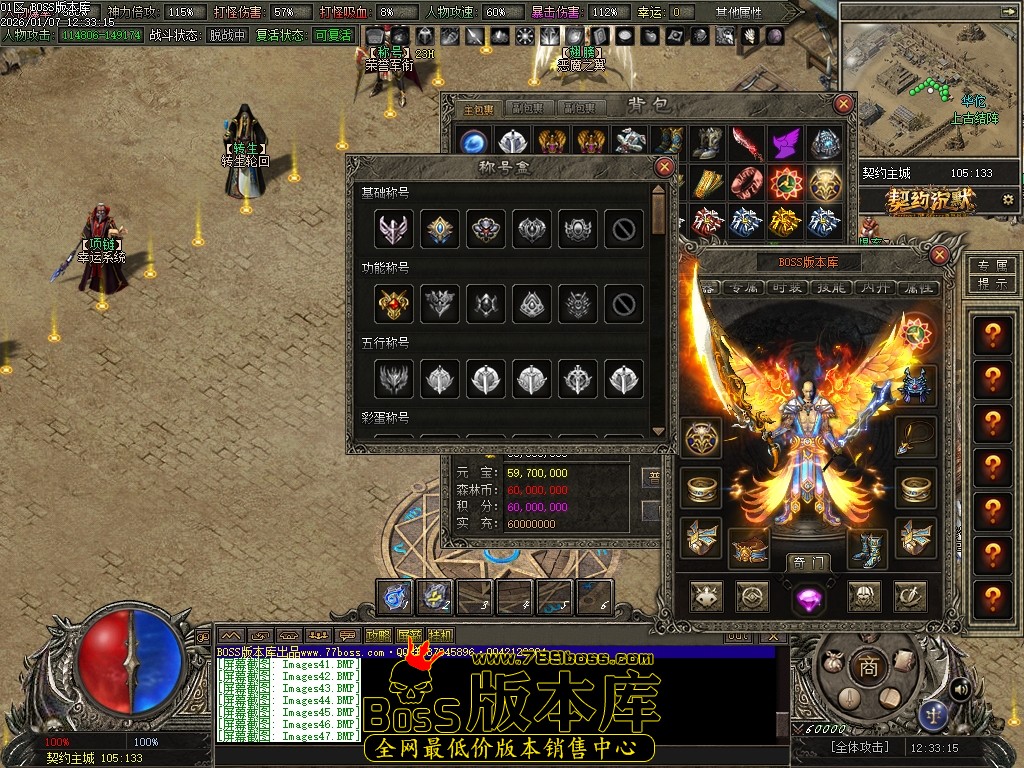Open the 其他属性 other attributes panel
Viewport: 1024px width, 768px height.
738,12
